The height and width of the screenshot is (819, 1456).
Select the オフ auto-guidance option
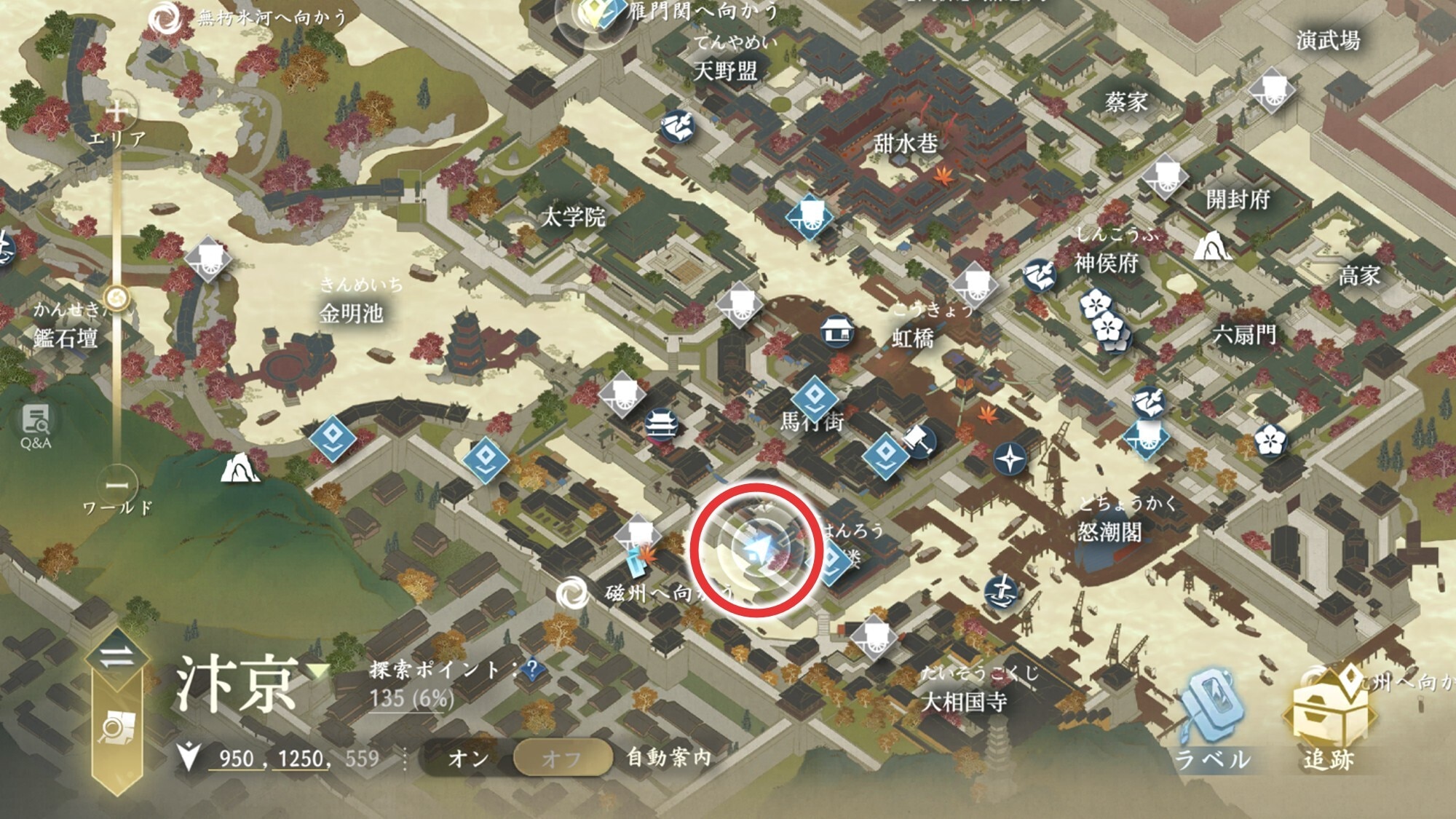click(x=561, y=759)
